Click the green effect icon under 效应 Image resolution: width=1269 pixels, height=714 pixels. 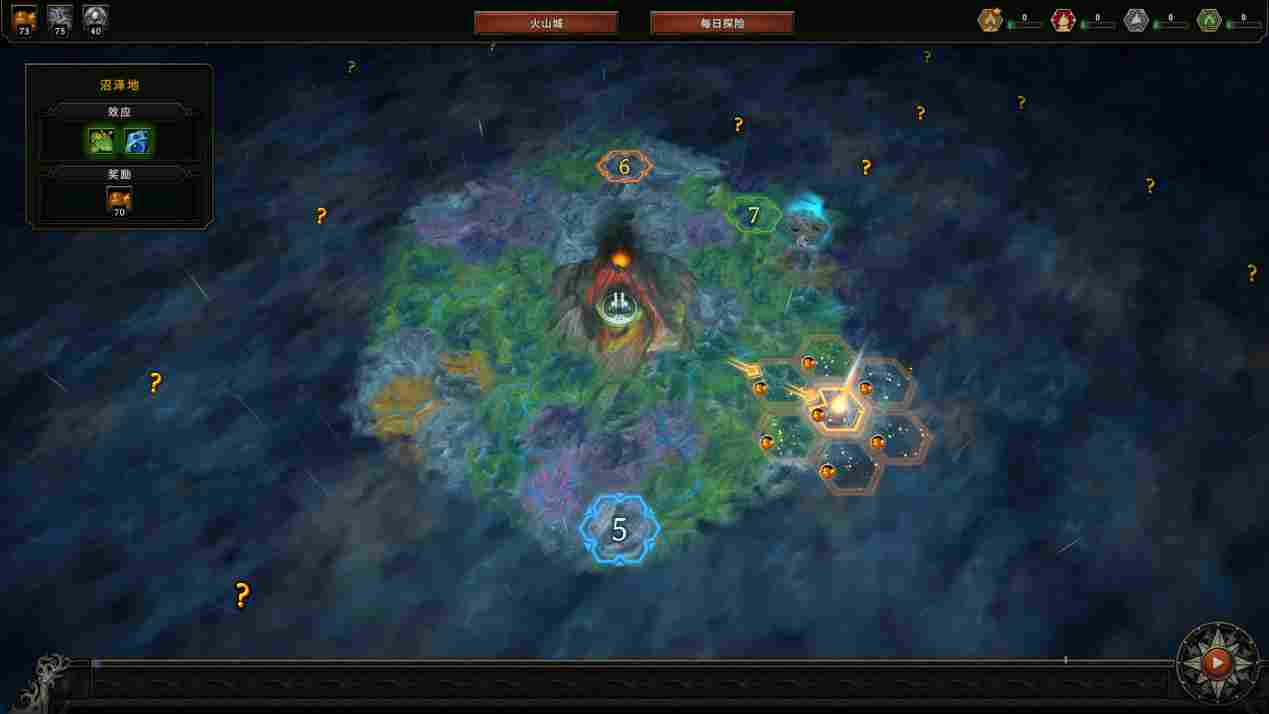pos(102,142)
